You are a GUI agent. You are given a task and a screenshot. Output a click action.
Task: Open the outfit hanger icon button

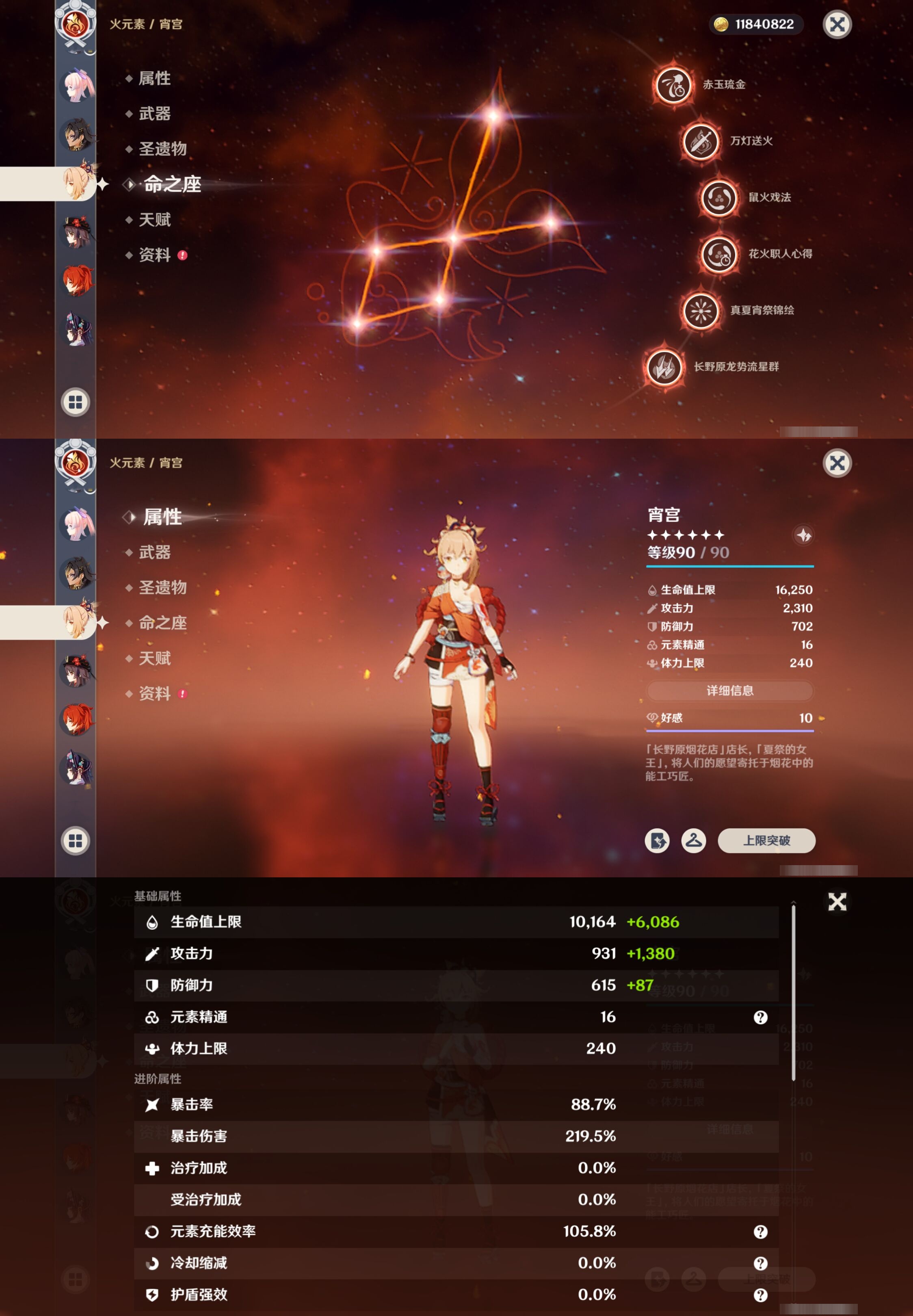pos(693,840)
